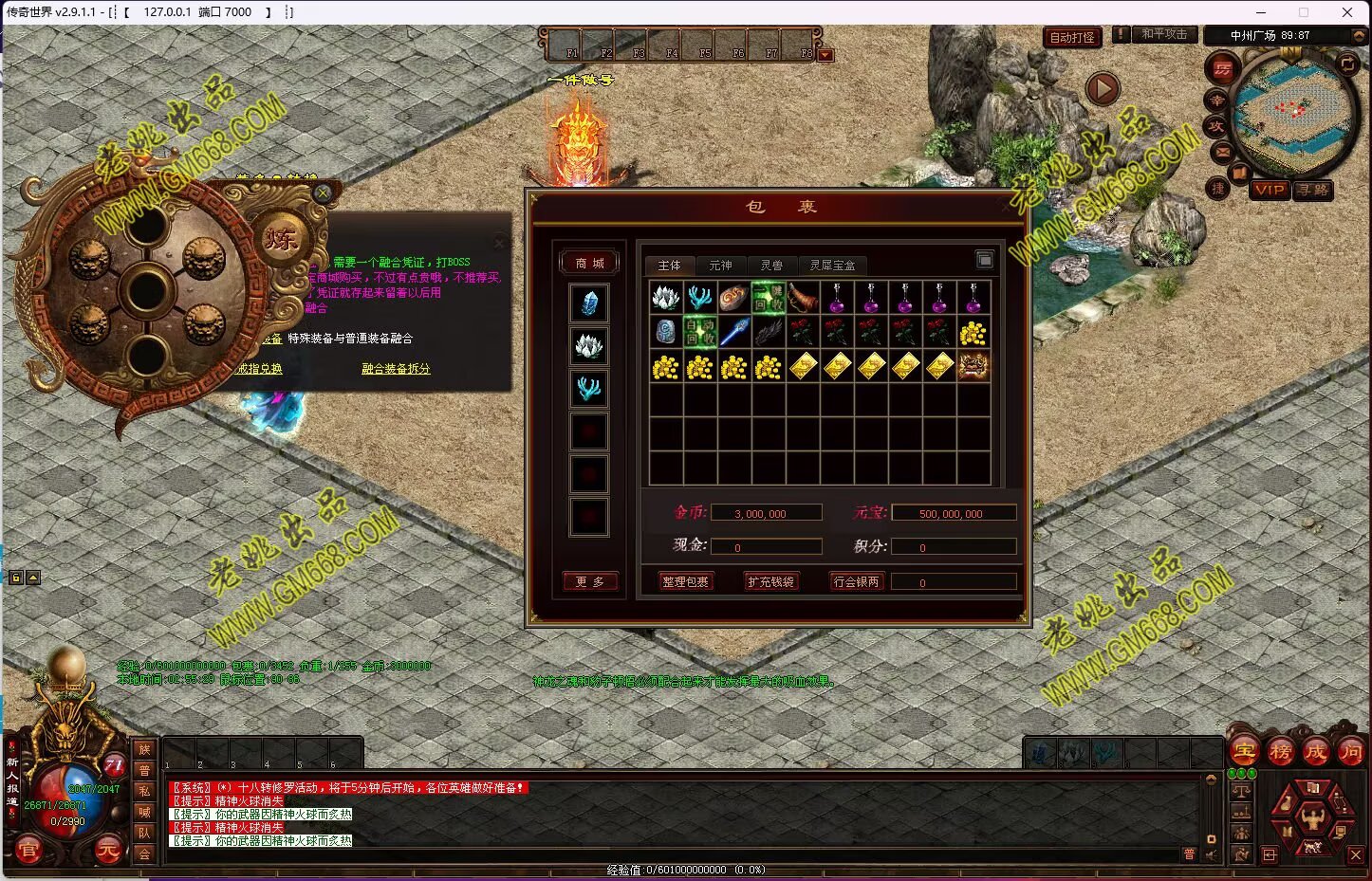The height and width of the screenshot is (881, 1372).
Task: Select the treasure chest item in the bag
Action: (973, 366)
